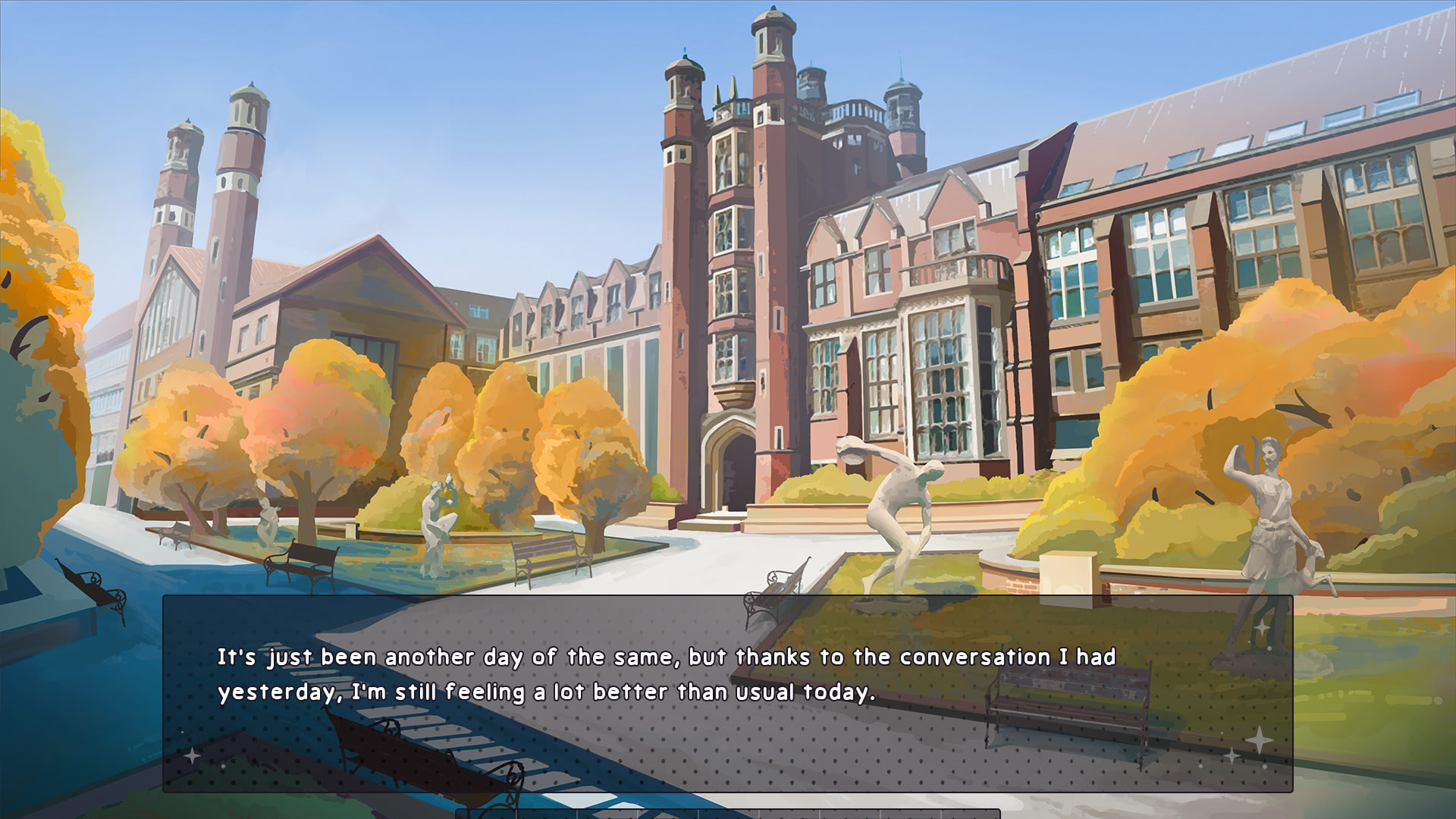1456x819 pixels.
Task: Open the quick menu bar at bottom edge
Action: point(727,814)
